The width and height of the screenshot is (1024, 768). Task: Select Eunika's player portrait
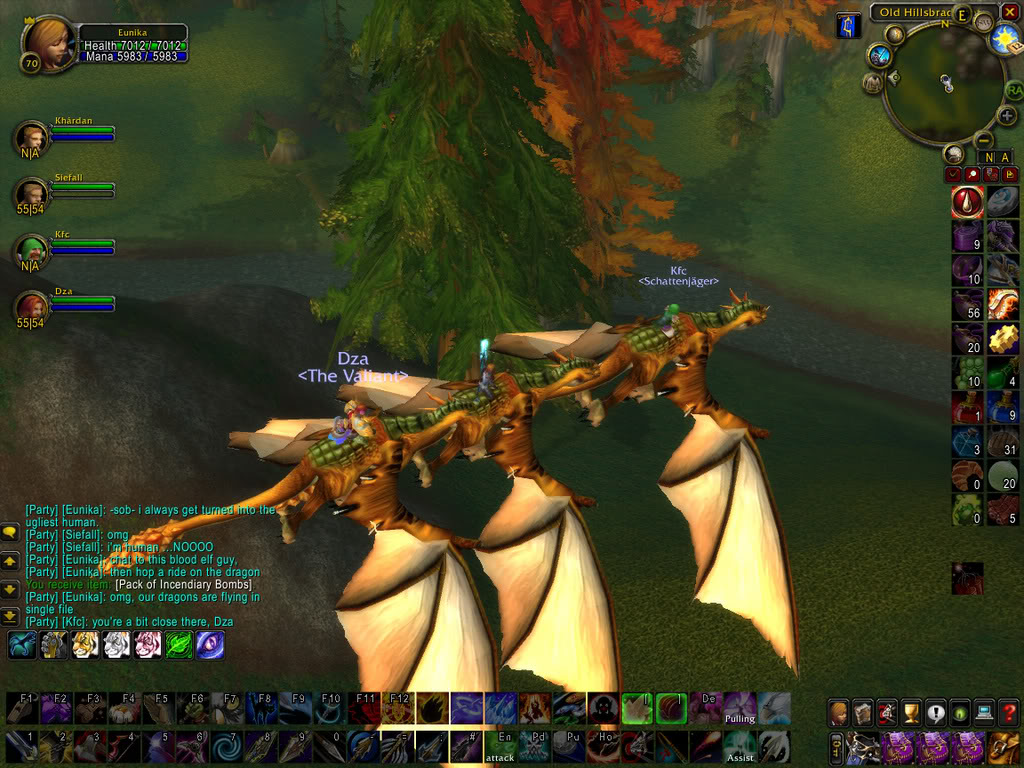(x=47, y=42)
